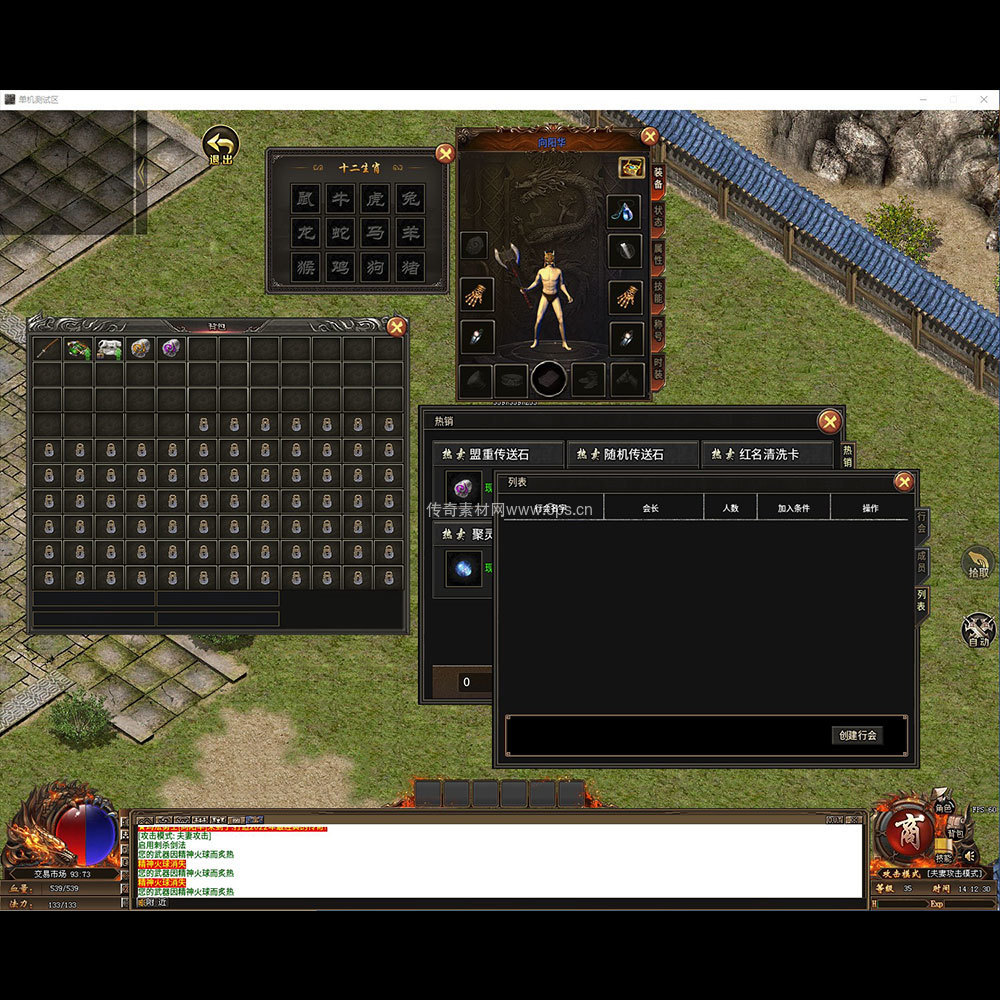Screen dimensions: 1000x1000
Task: Click the 创建行会 create guild button
Action: tap(857, 735)
